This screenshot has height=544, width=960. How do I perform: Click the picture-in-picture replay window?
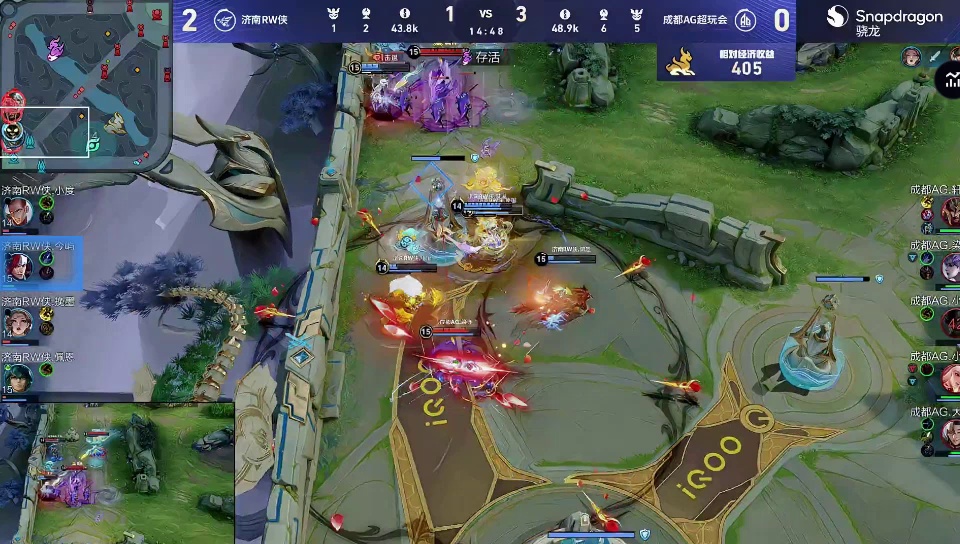[117, 472]
